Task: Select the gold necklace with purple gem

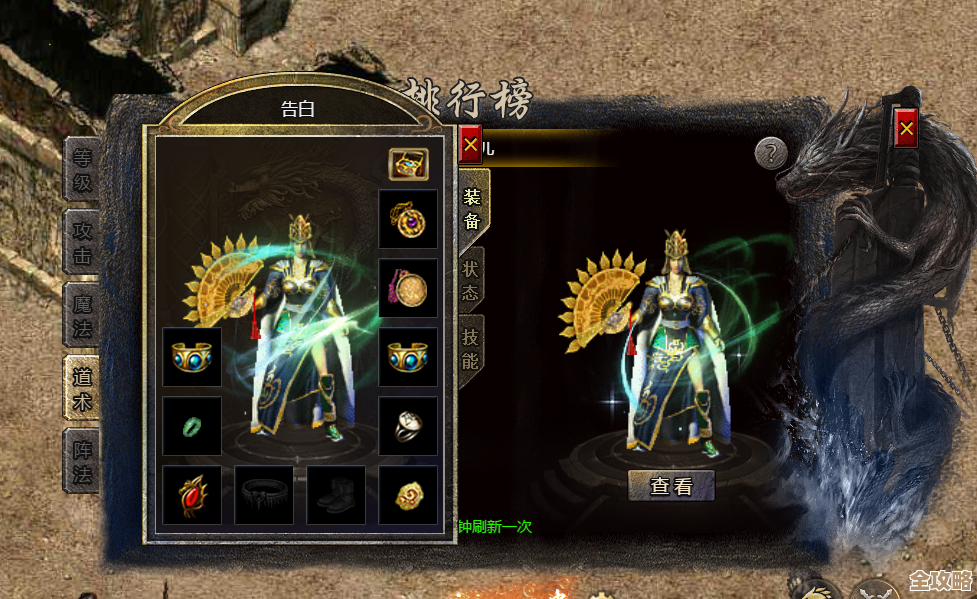Action: click(408, 219)
